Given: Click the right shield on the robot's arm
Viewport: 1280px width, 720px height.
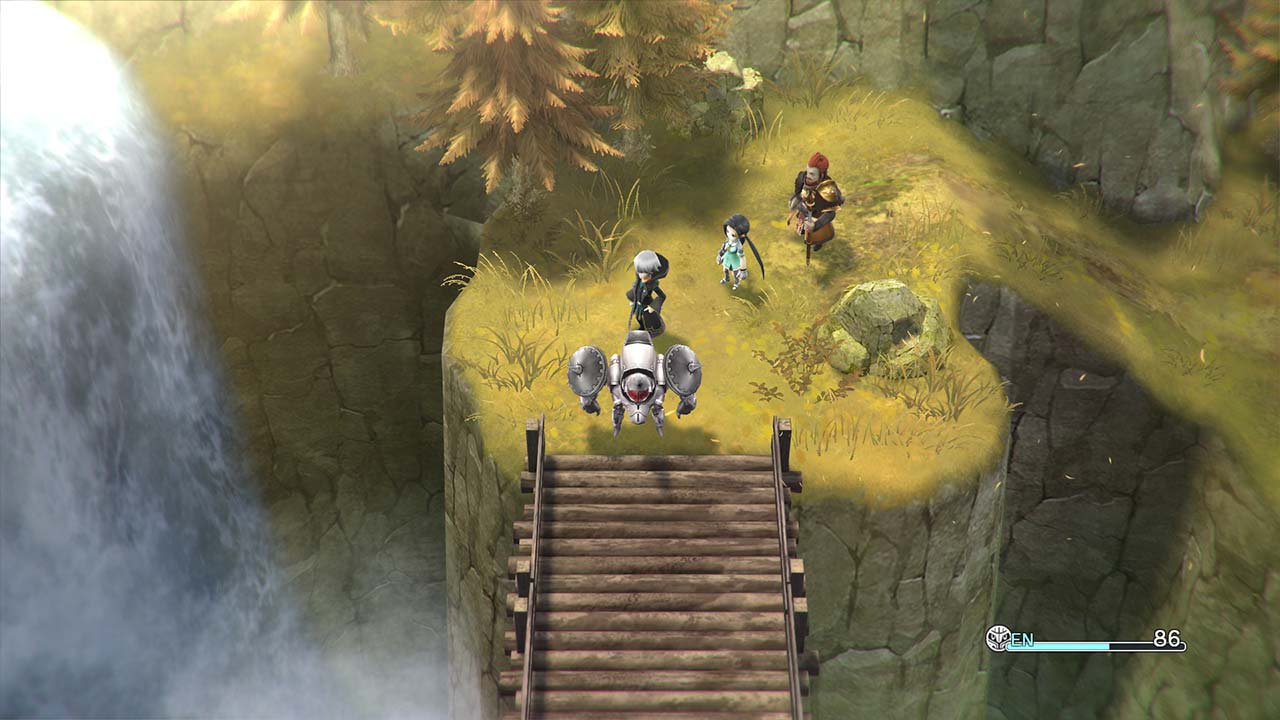Looking at the screenshot, I should coord(683,370).
